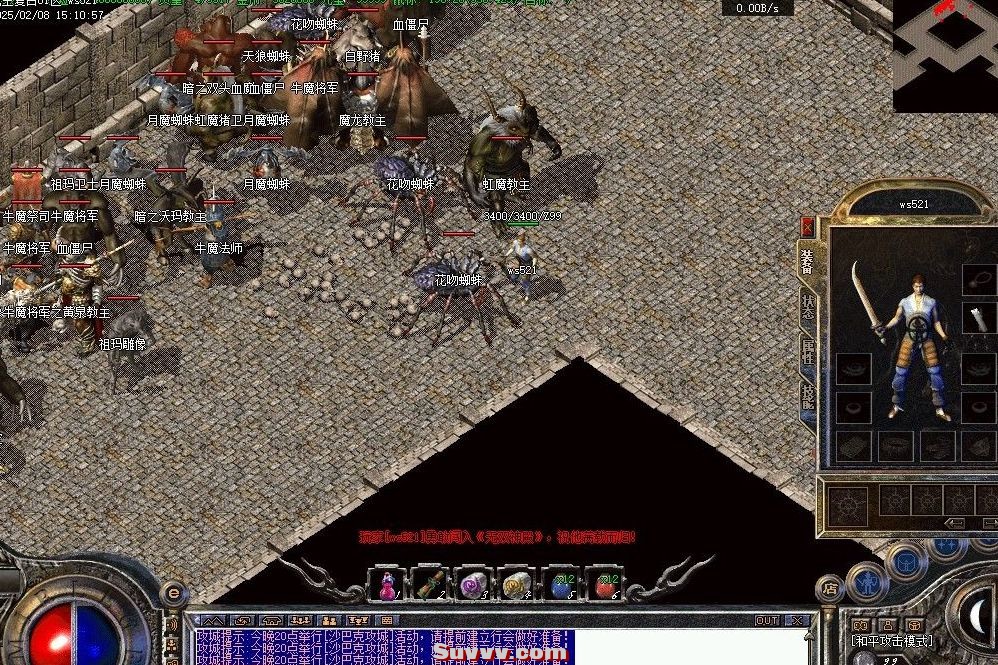Viewport: 998px width, 665px height.
Task: Use the blue potion in belt slot 5
Action: 558,584
